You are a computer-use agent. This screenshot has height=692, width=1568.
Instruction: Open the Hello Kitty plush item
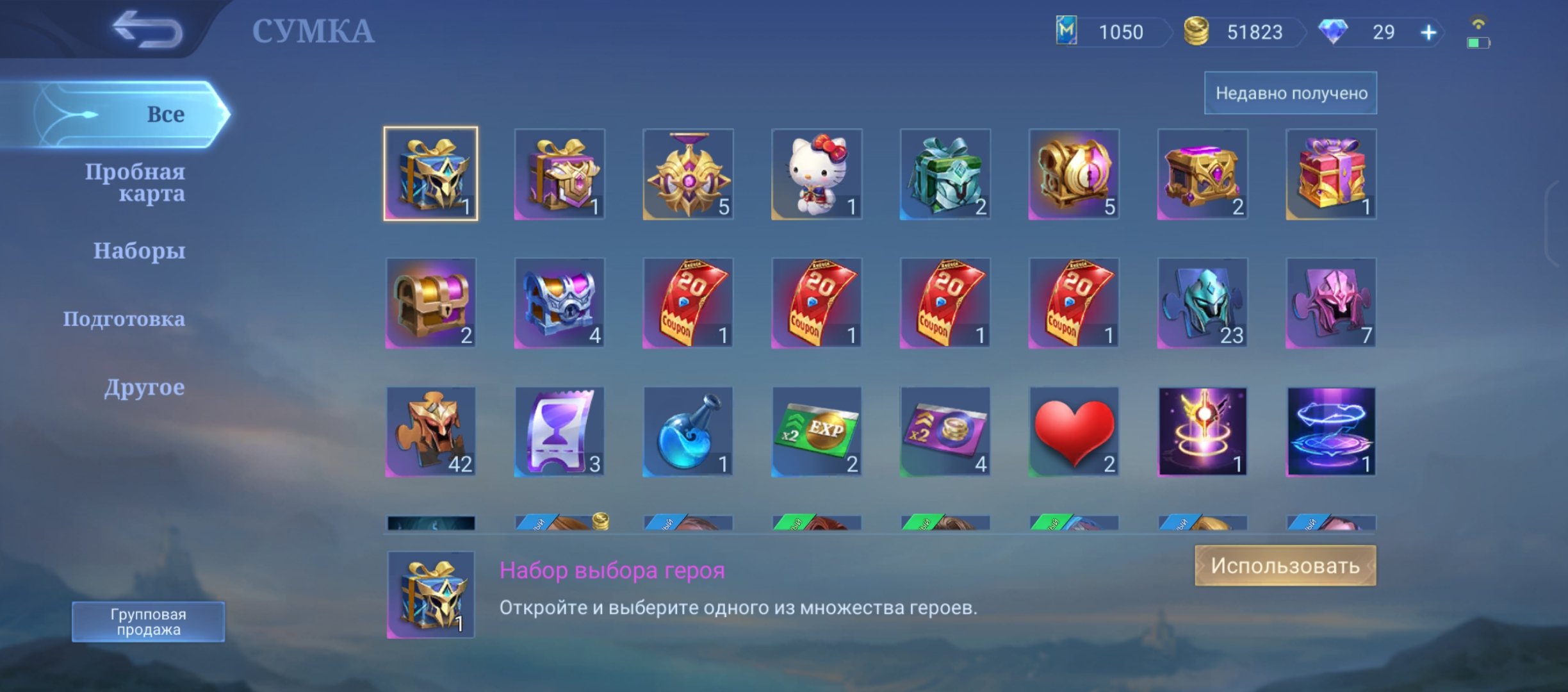click(x=817, y=175)
